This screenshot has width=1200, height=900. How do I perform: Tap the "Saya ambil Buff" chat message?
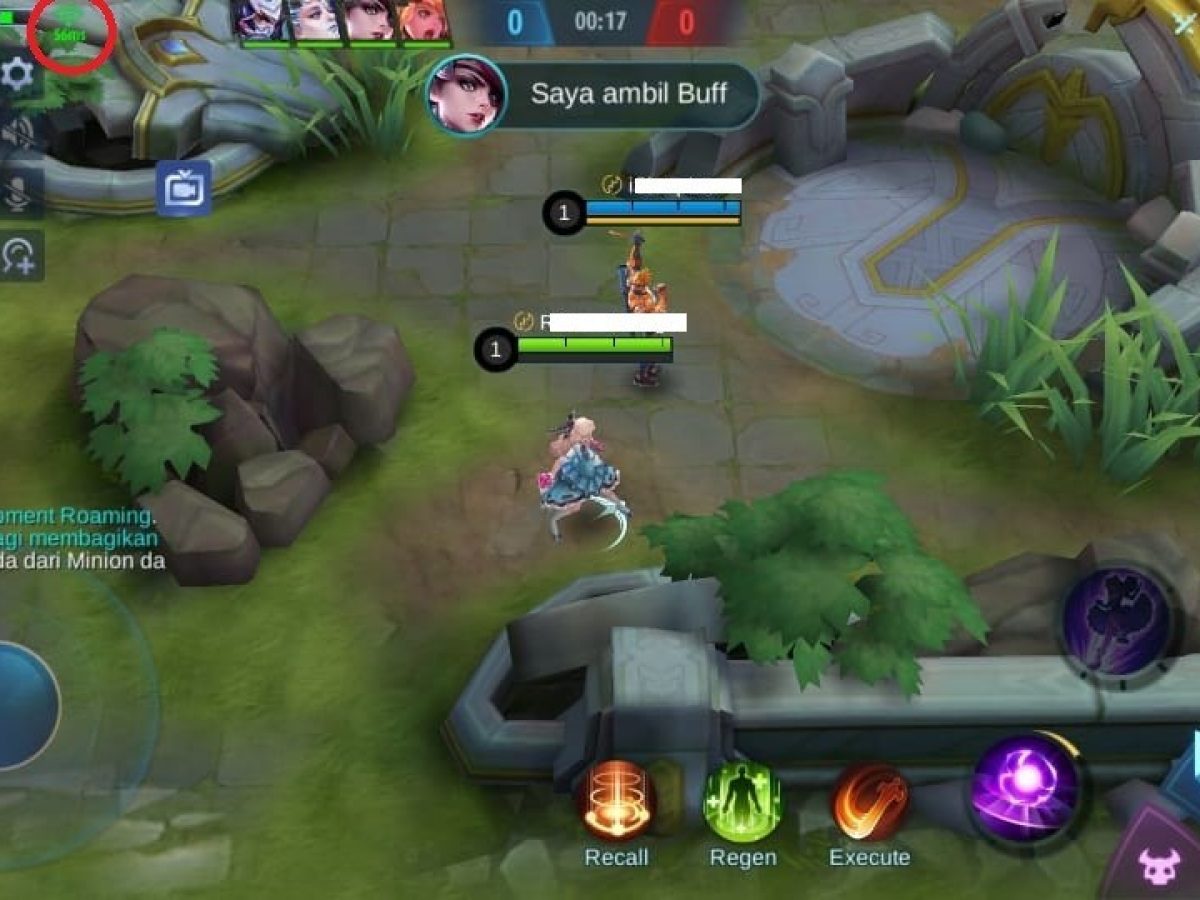(628, 95)
